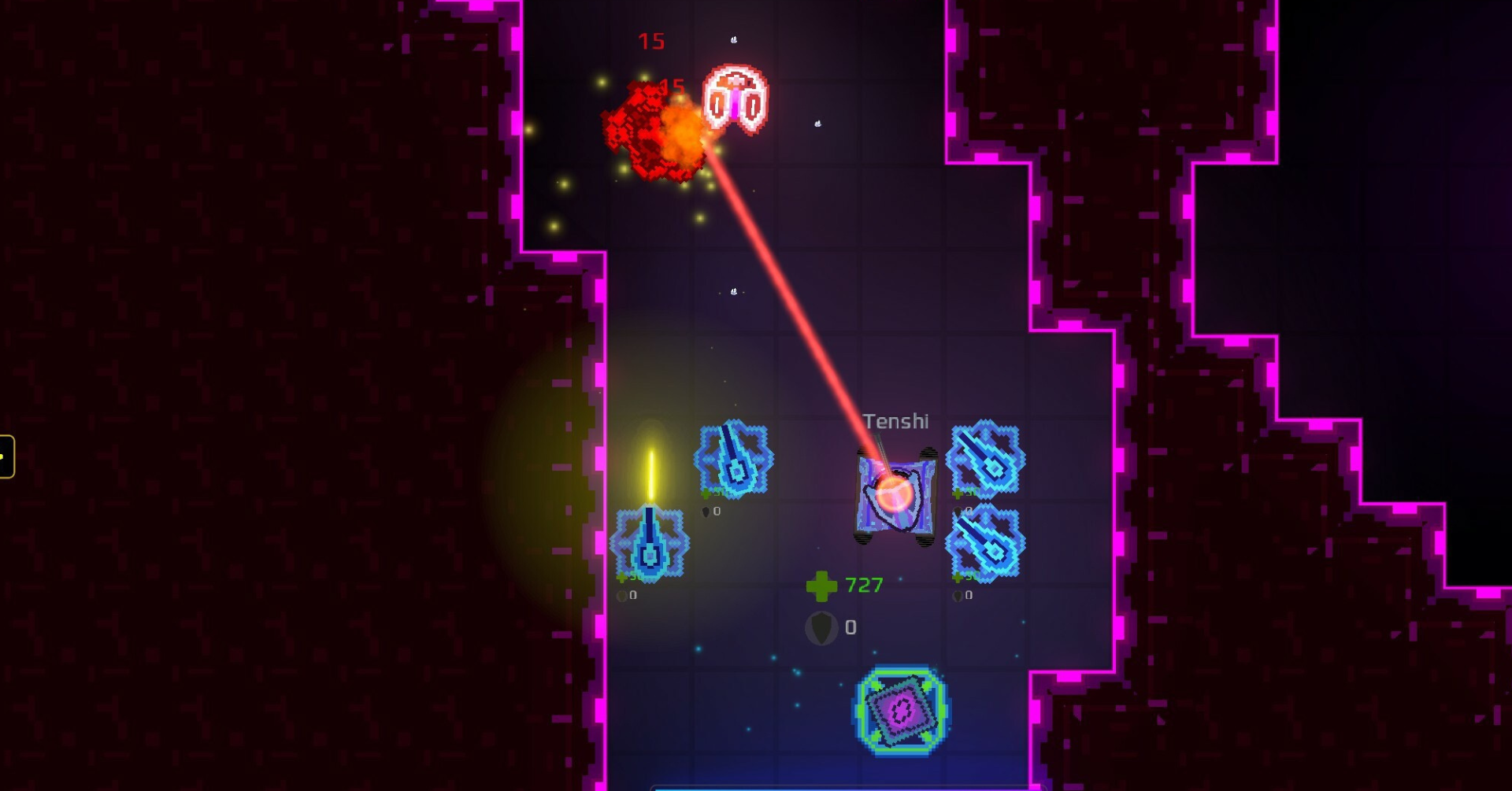Click the green shield drone near the bottom
Image resolution: width=1512 pixels, height=791 pixels.
903,712
